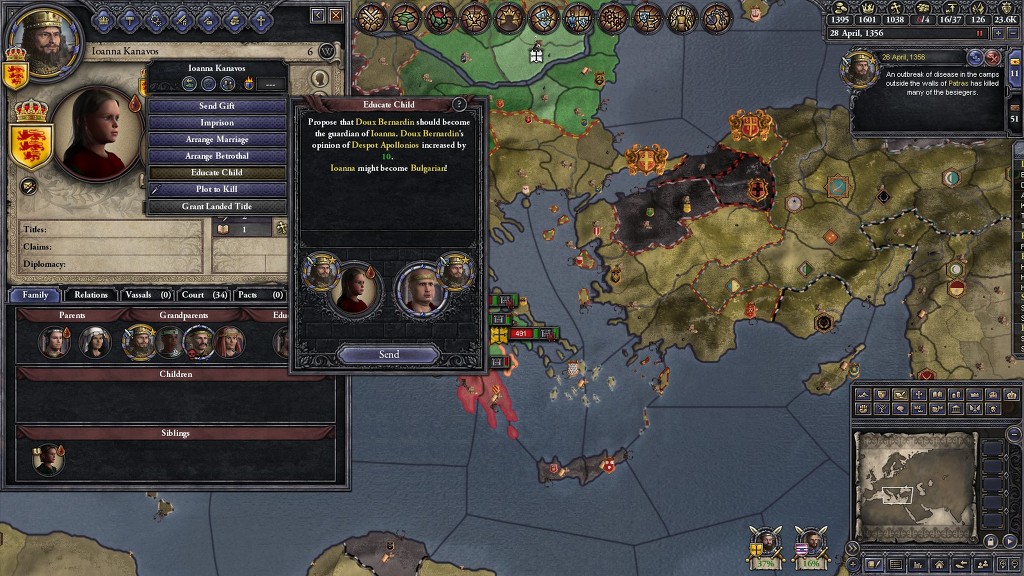Select Arrange Marriage
1024x576 pixels.
pyautogui.click(x=216, y=140)
